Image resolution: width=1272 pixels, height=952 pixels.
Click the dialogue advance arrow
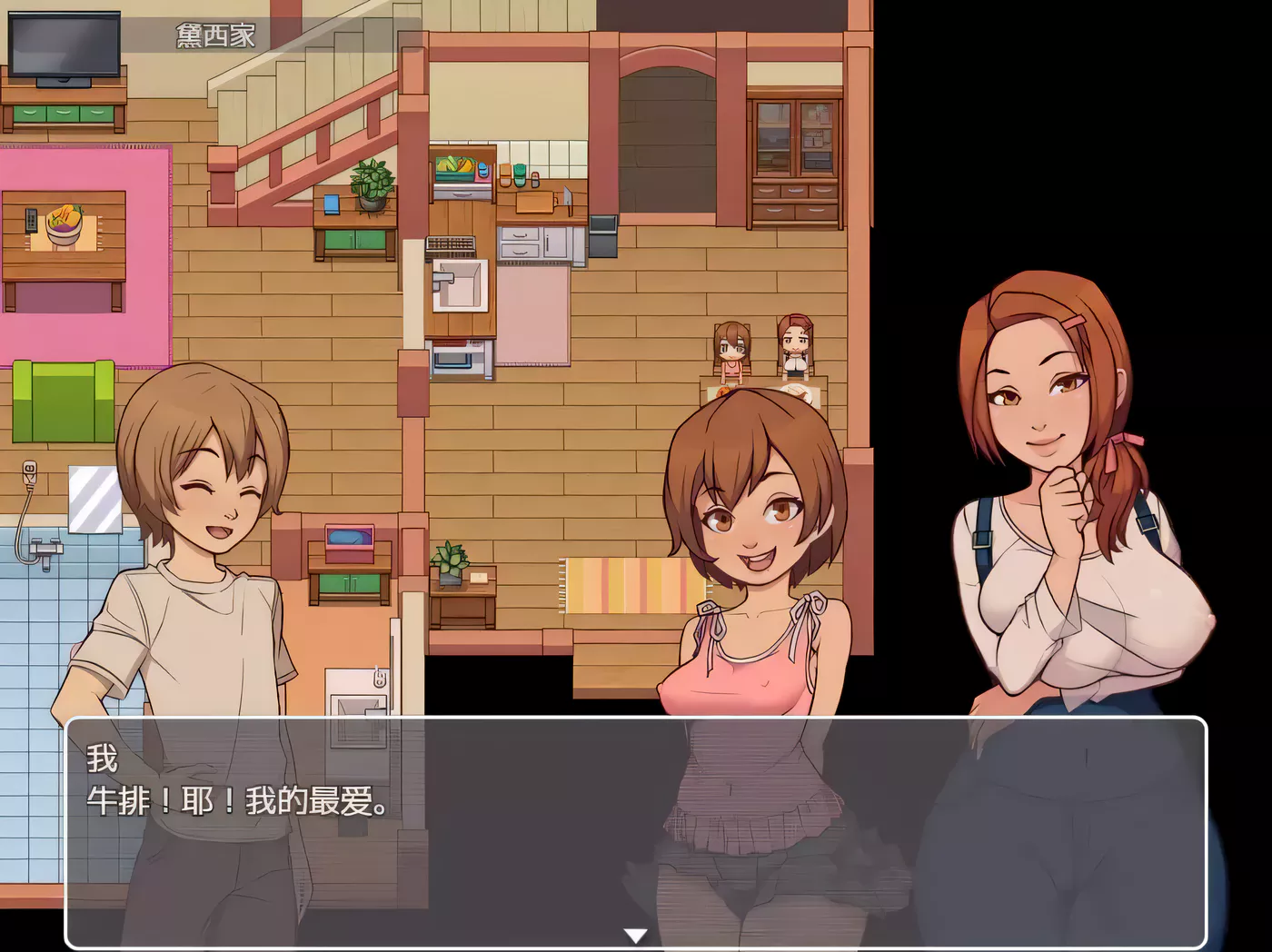(x=634, y=935)
